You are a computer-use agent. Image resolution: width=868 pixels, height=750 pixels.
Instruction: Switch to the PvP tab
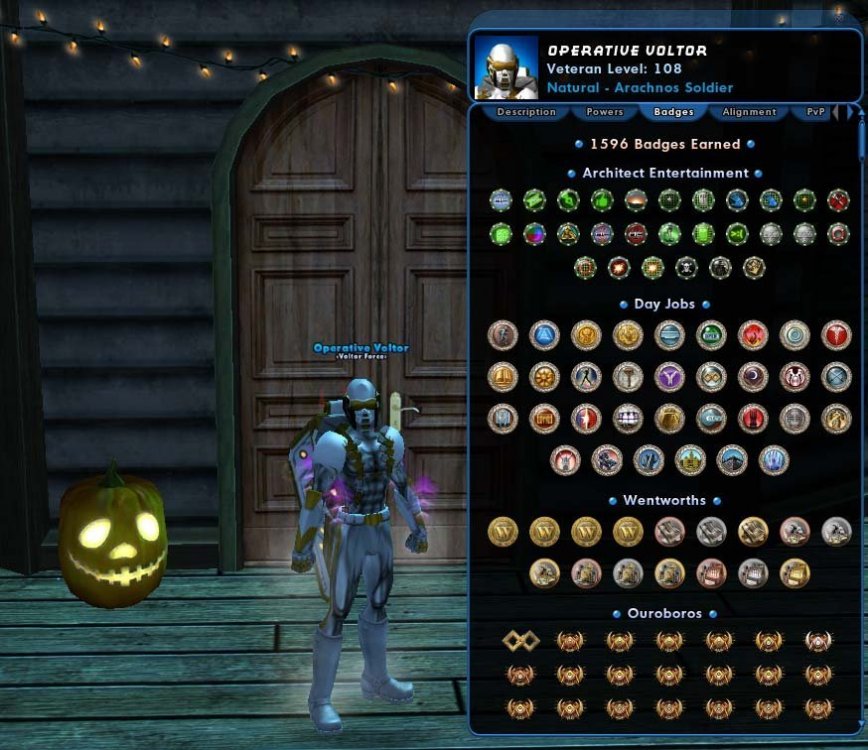point(816,112)
